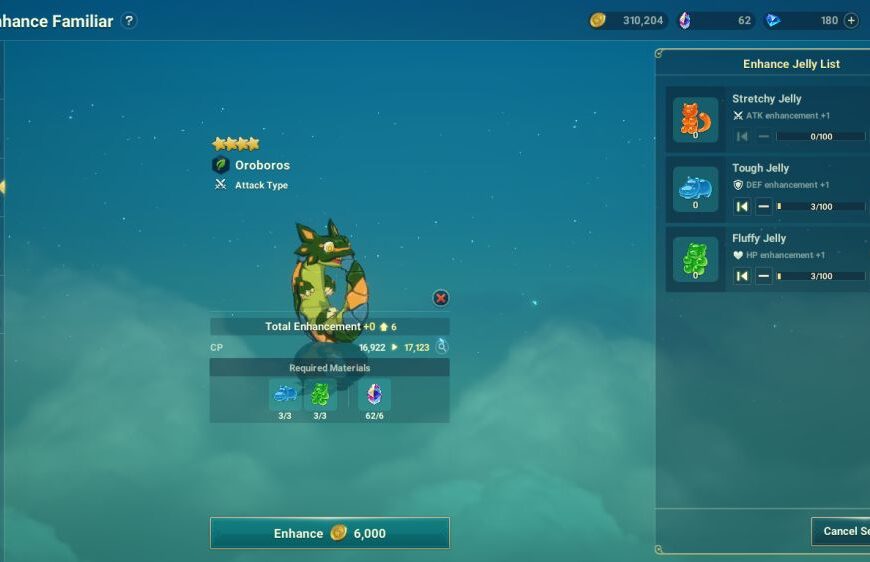Screen dimensions: 870x562
Task: Click the crystal required material slot
Action: [374, 394]
